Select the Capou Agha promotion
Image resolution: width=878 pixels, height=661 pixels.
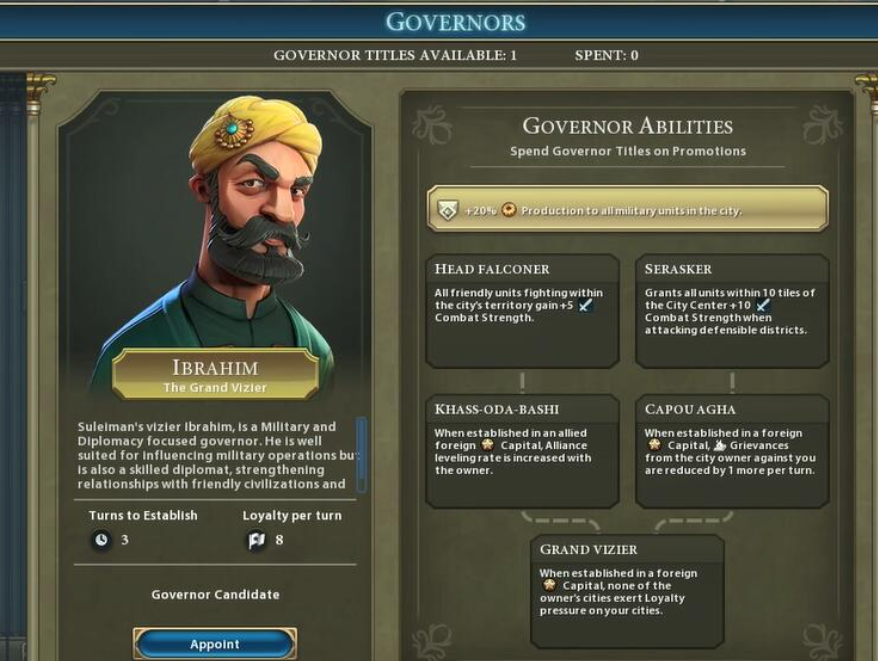(x=731, y=451)
